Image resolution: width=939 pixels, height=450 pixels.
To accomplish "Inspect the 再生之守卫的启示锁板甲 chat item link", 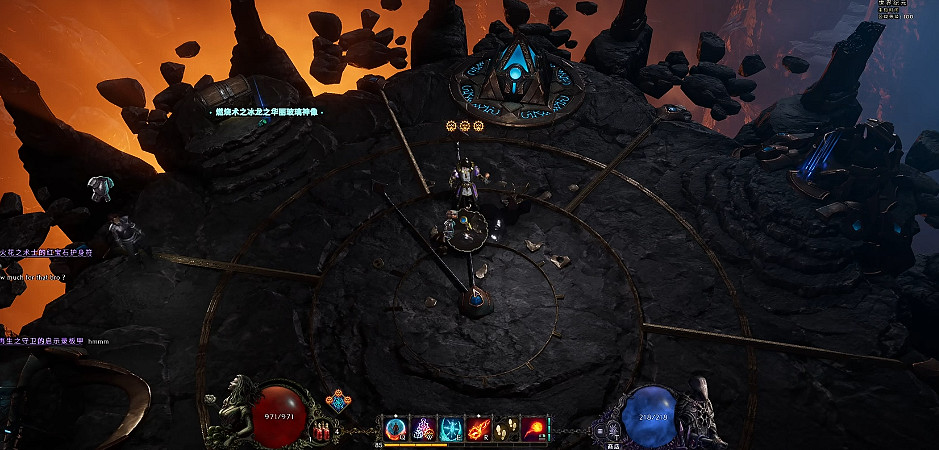I will [x=40, y=341].
